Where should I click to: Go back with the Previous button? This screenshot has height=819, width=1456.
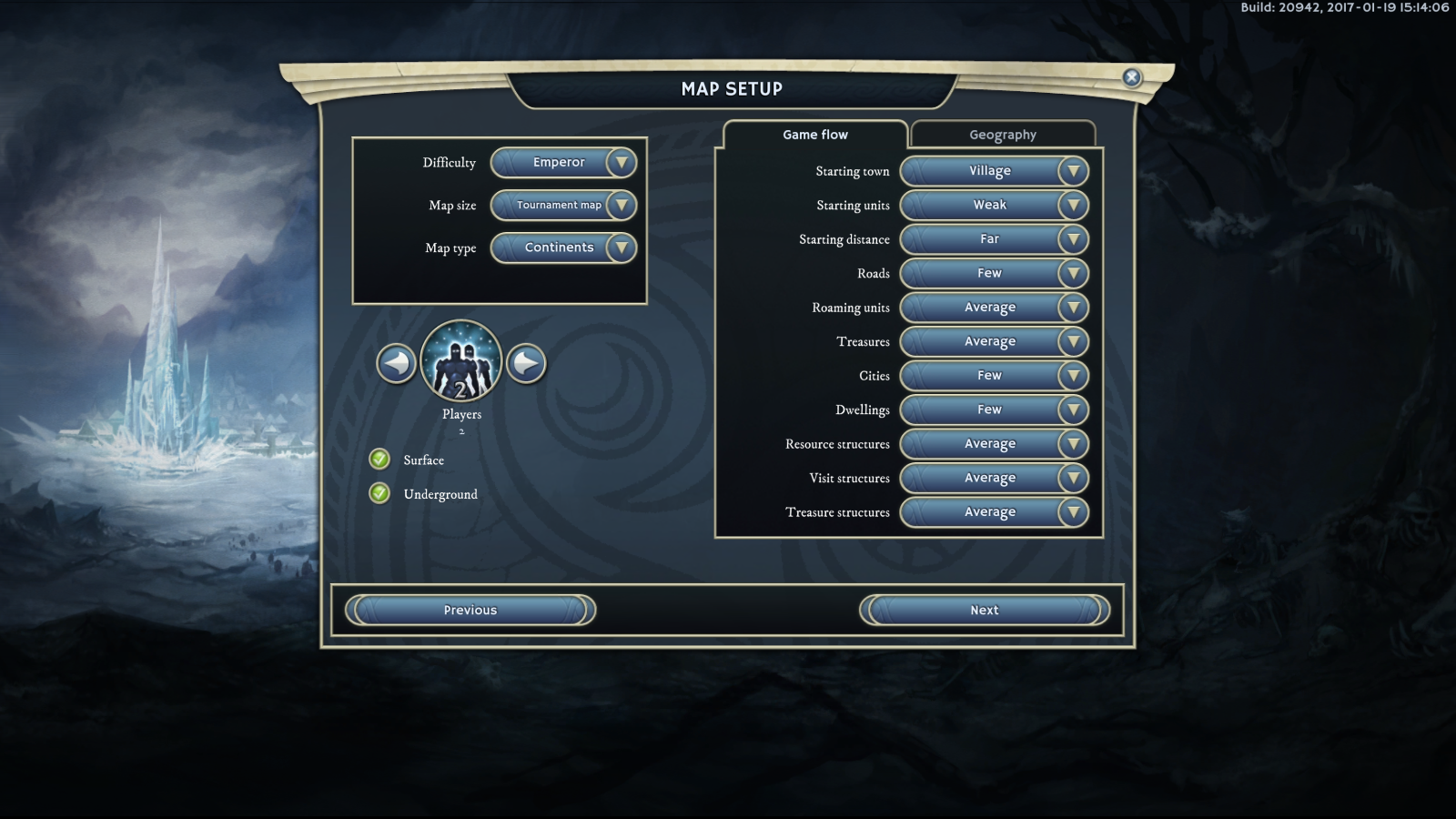pos(470,611)
